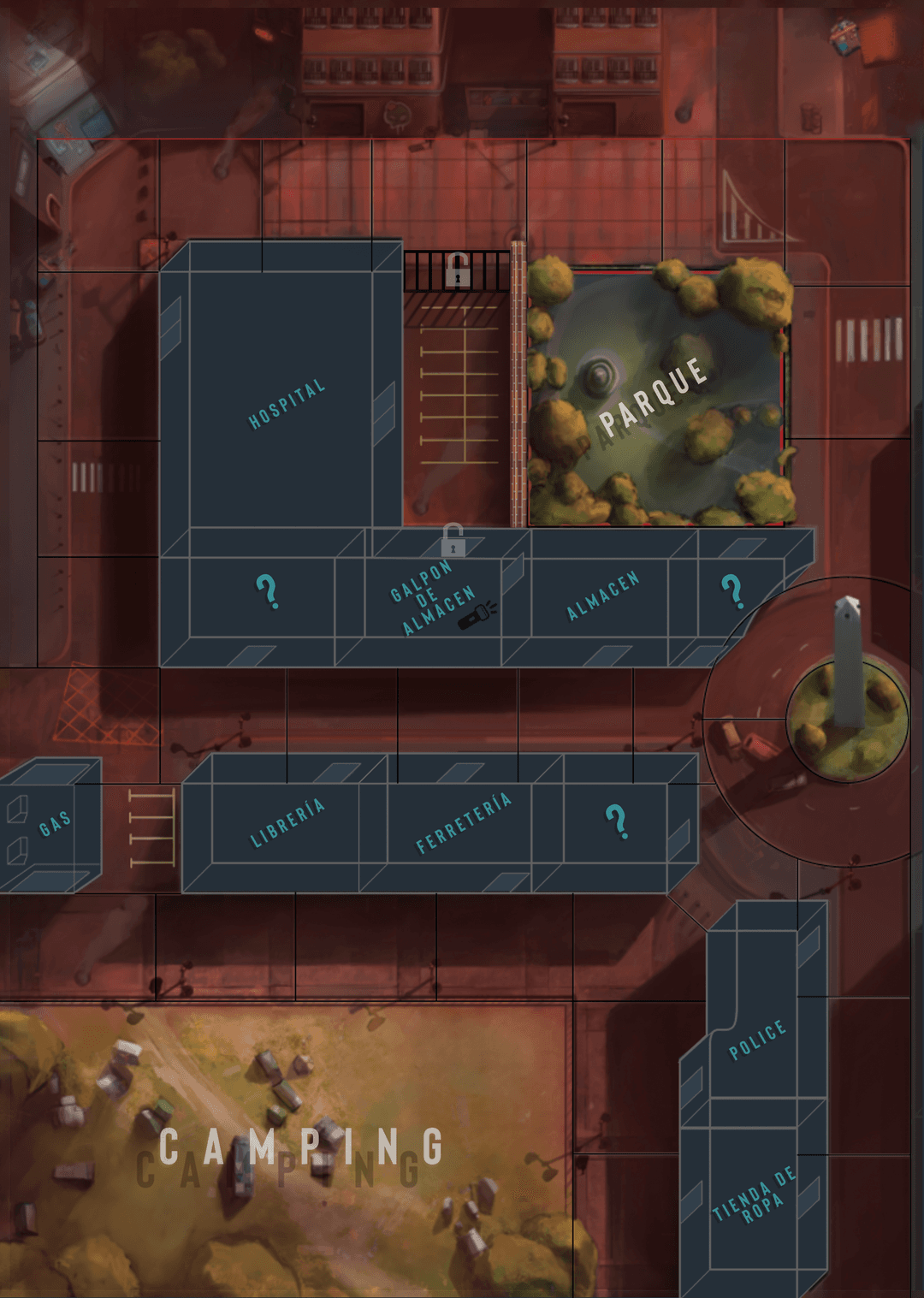
Task: Reveal the unknown building right of Almacen
Action: pos(732,590)
